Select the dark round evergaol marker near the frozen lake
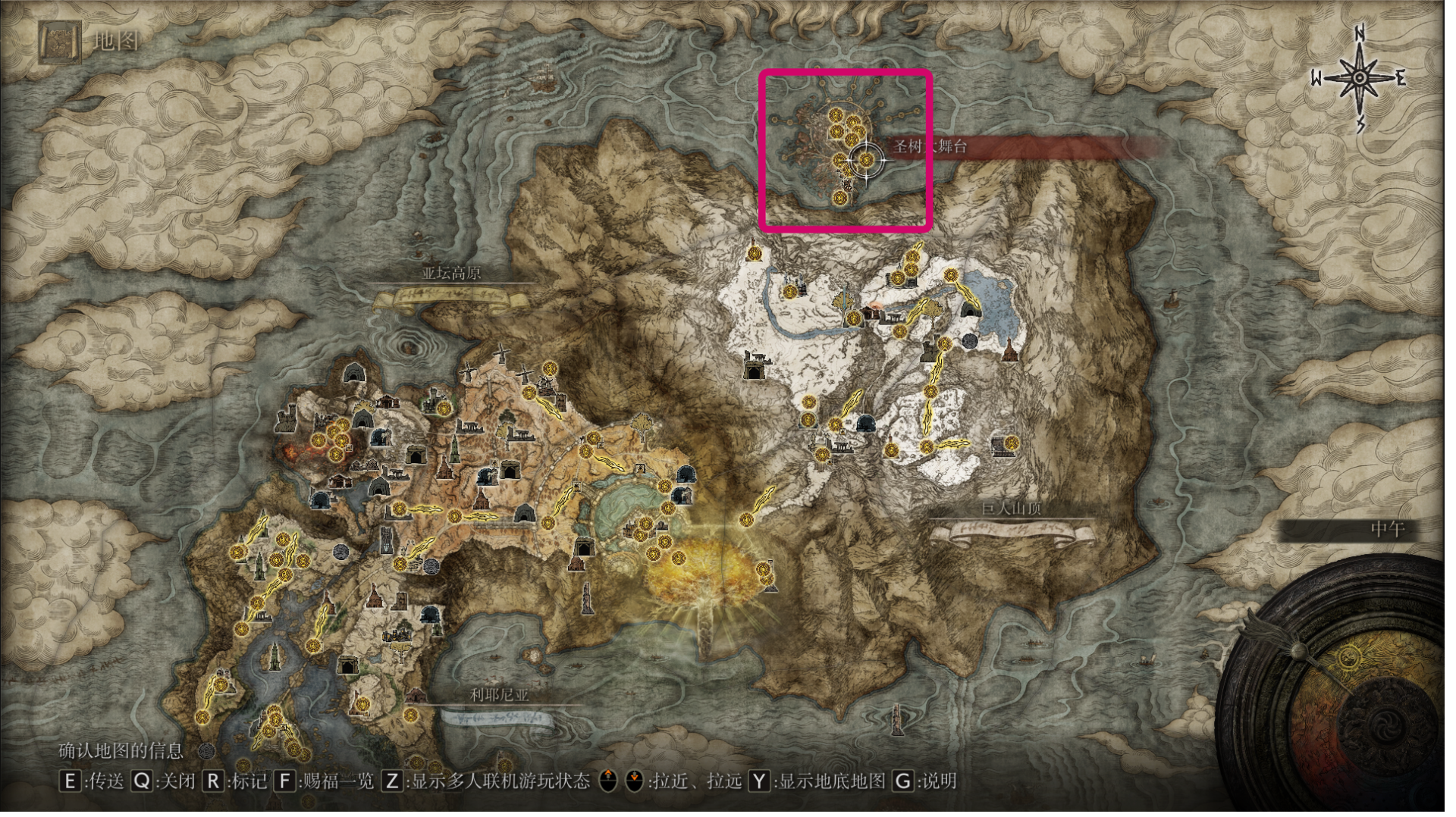Viewport: 1456px width, 817px height. (x=970, y=342)
